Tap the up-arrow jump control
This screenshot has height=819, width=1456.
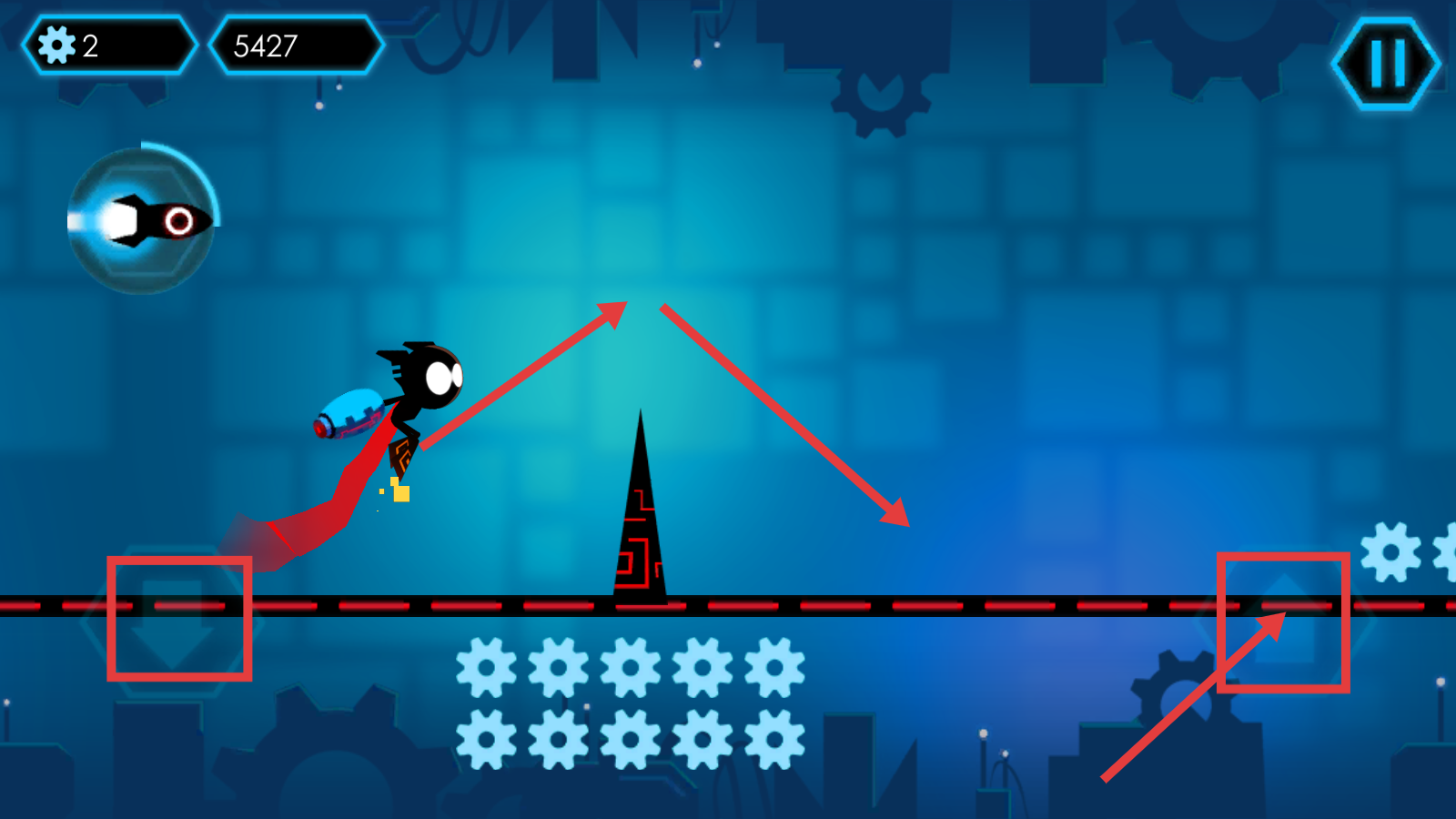click(1284, 622)
